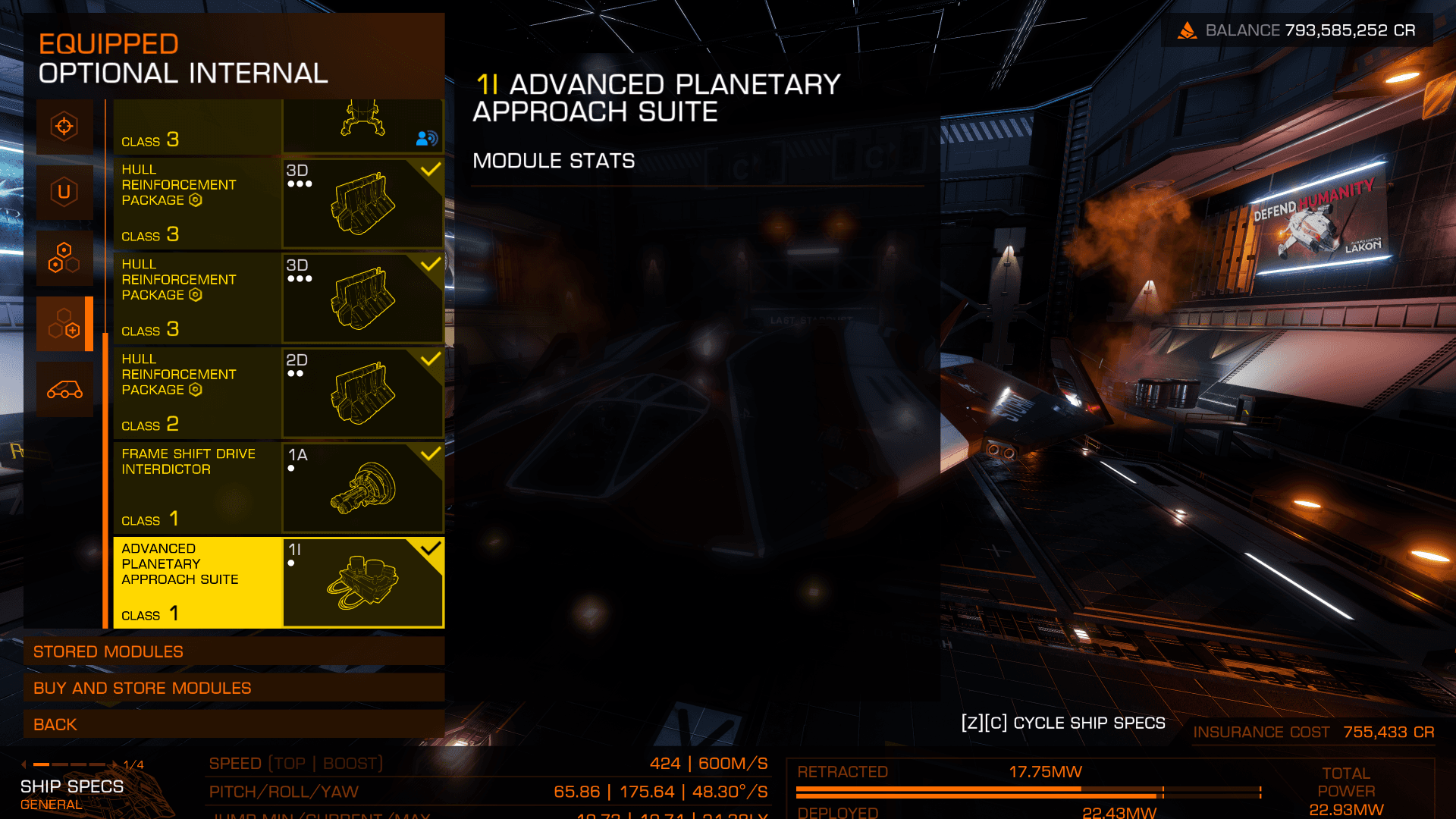Screen dimensions: 1456x819
Task: Go back with the Back button
Action: (234, 724)
